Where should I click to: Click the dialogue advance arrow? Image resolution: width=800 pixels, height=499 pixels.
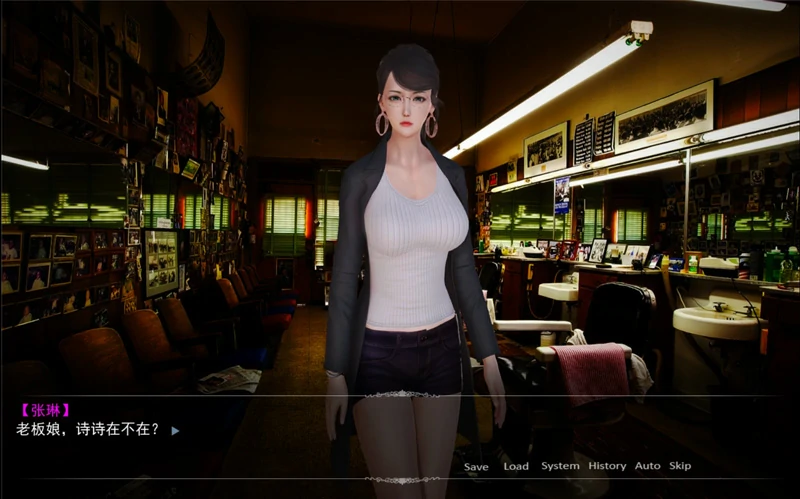(x=175, y=431)
